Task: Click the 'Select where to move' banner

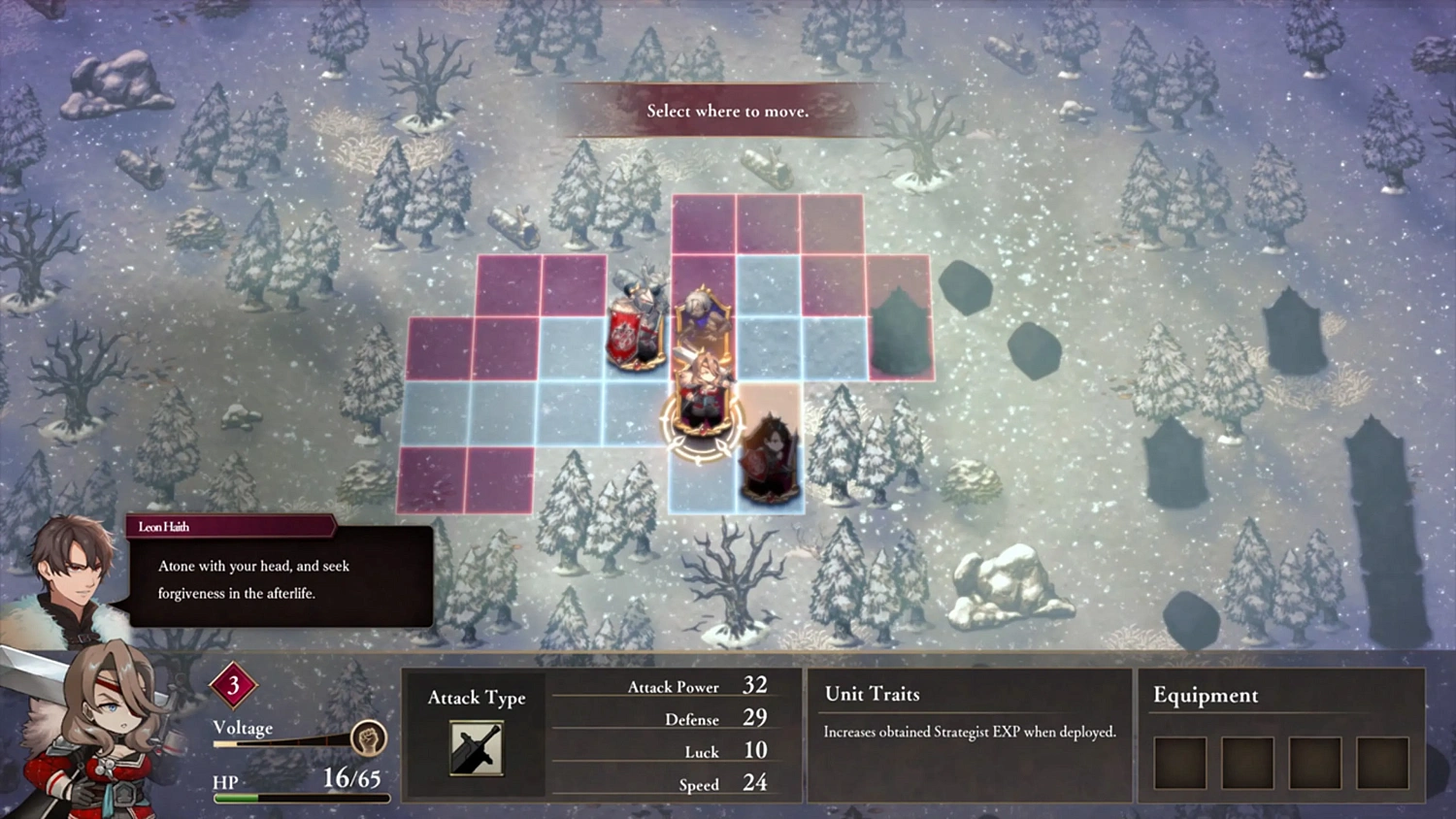Action: [x=726, y=111]
